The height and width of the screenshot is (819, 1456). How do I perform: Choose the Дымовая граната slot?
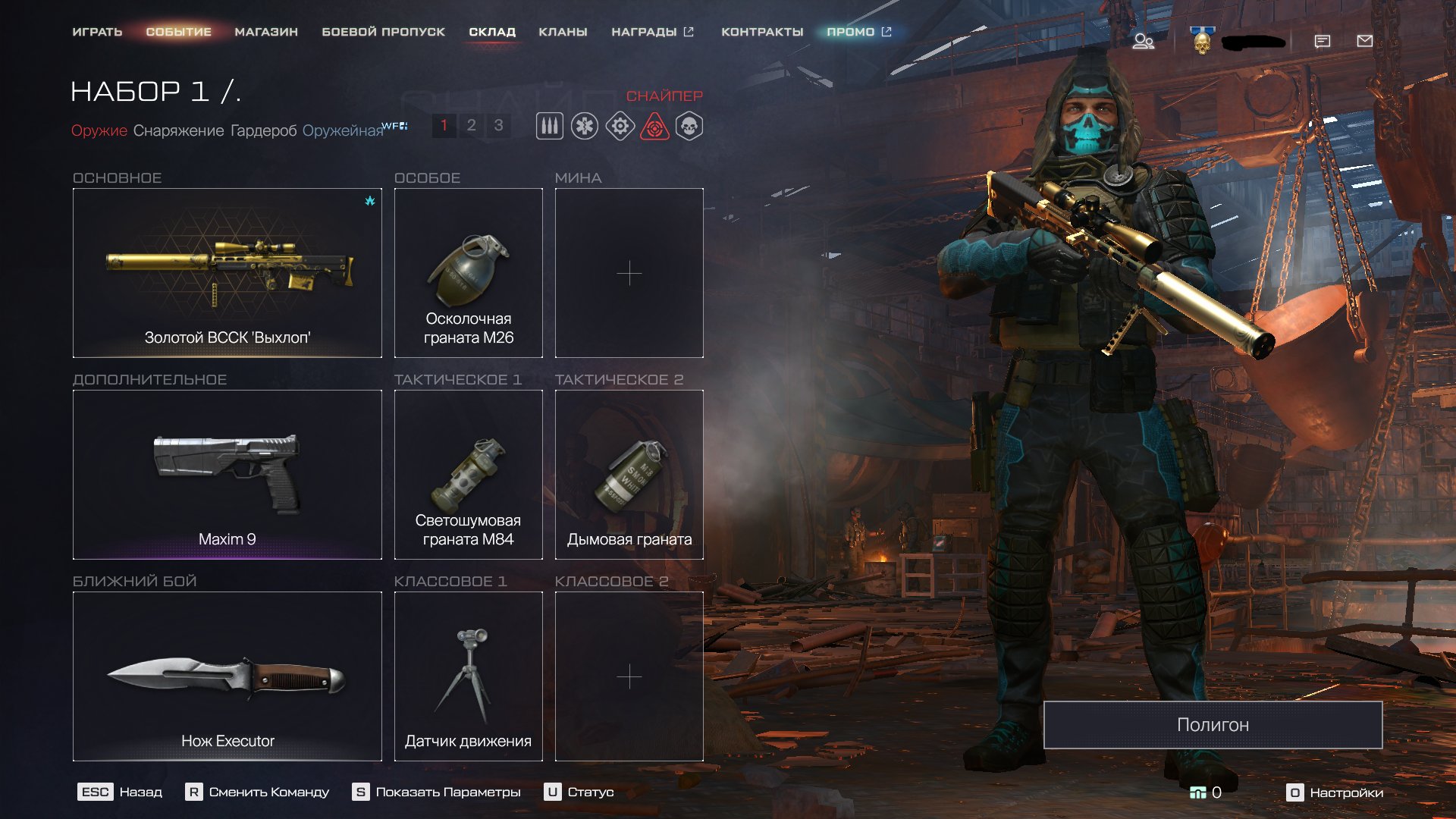pyautogui.click(x=629, y=474)
